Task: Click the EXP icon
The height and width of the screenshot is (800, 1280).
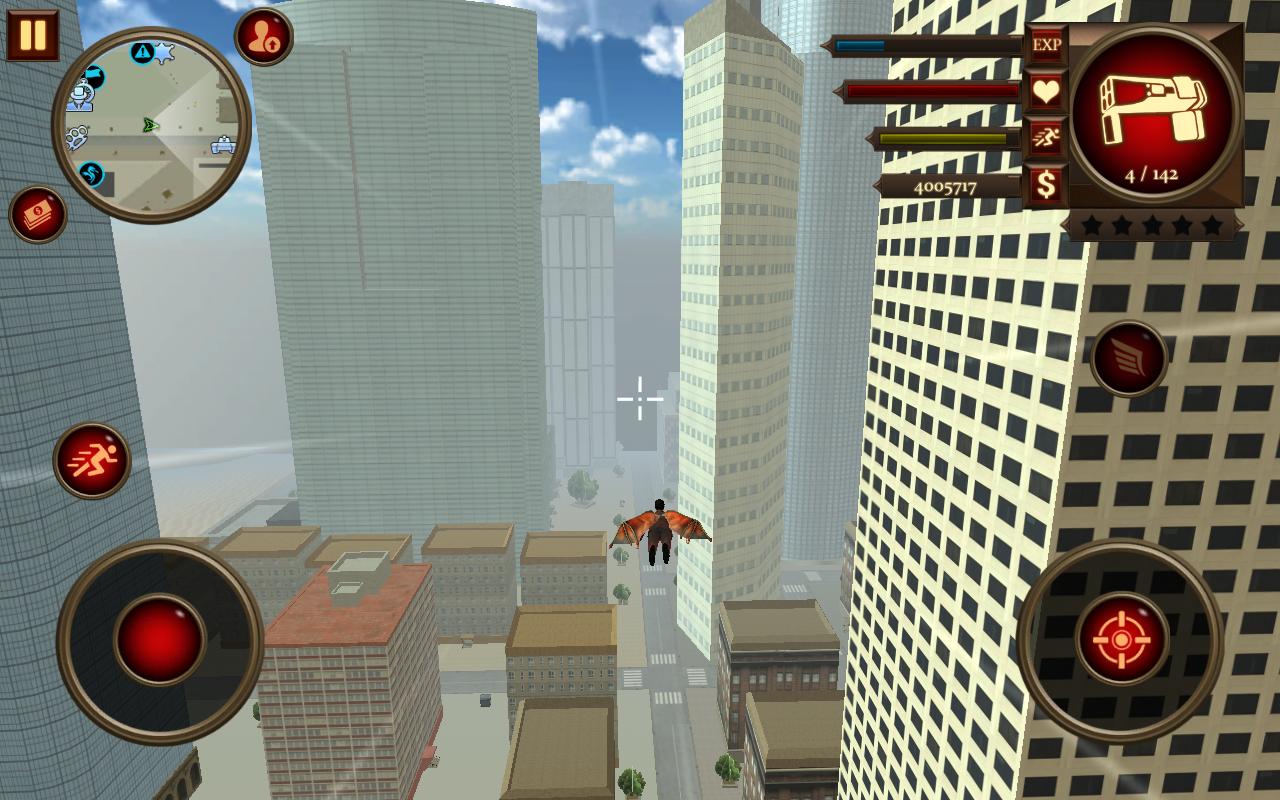Action: (1046, 45)
